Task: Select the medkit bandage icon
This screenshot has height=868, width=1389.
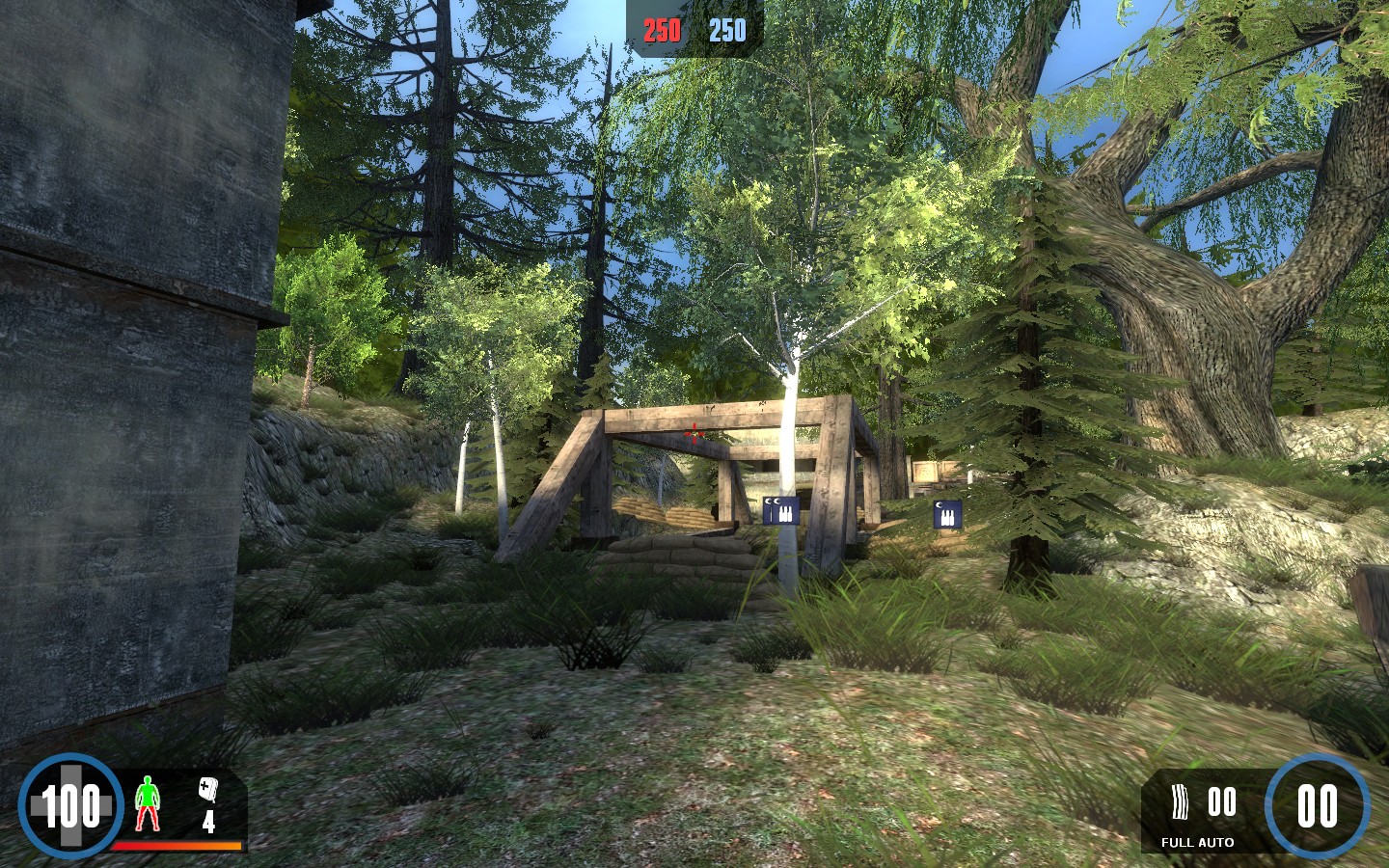Action: coord(208,790)
